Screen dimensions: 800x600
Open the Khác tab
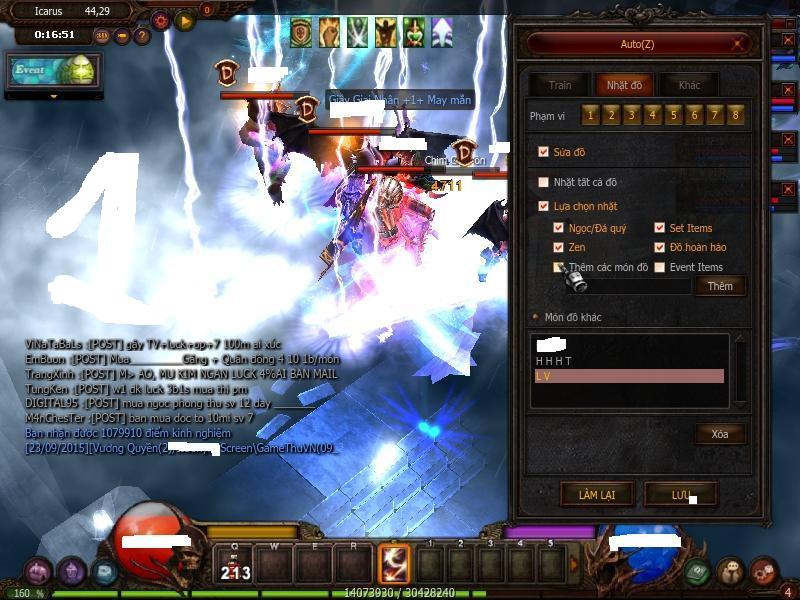pos(689,85)
